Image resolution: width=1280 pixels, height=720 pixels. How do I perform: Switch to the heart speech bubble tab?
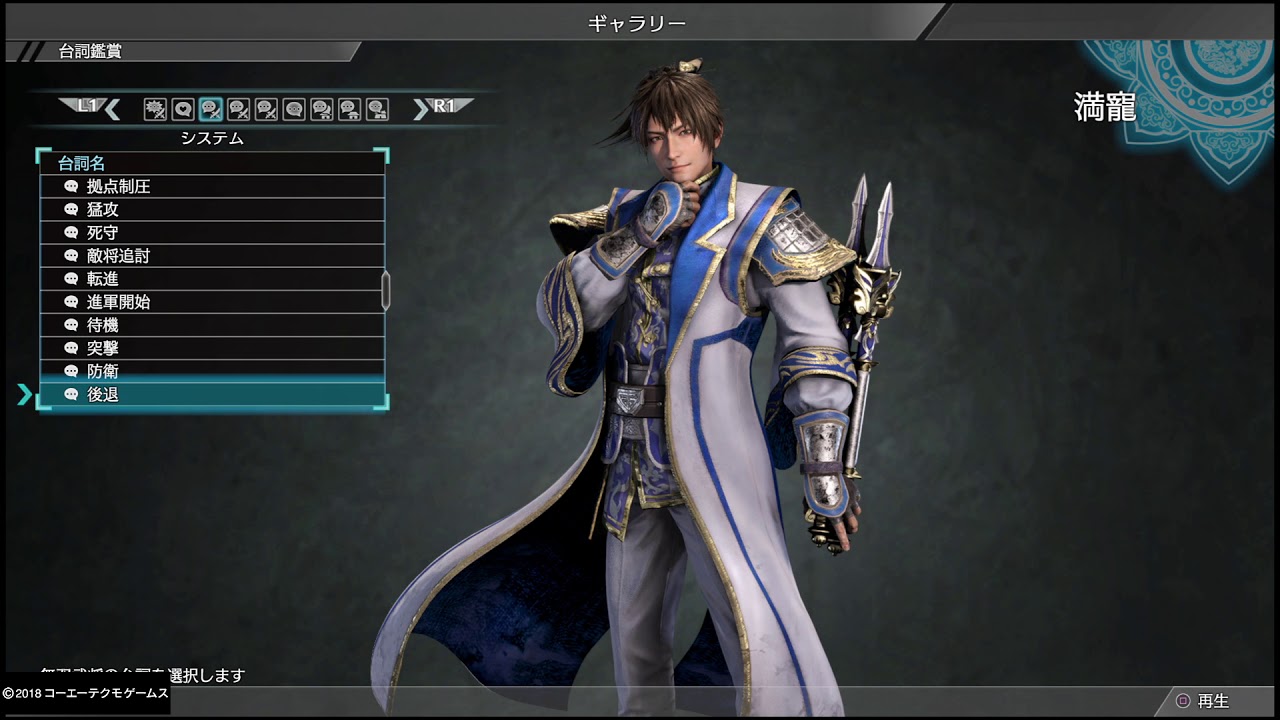[183, 109]
